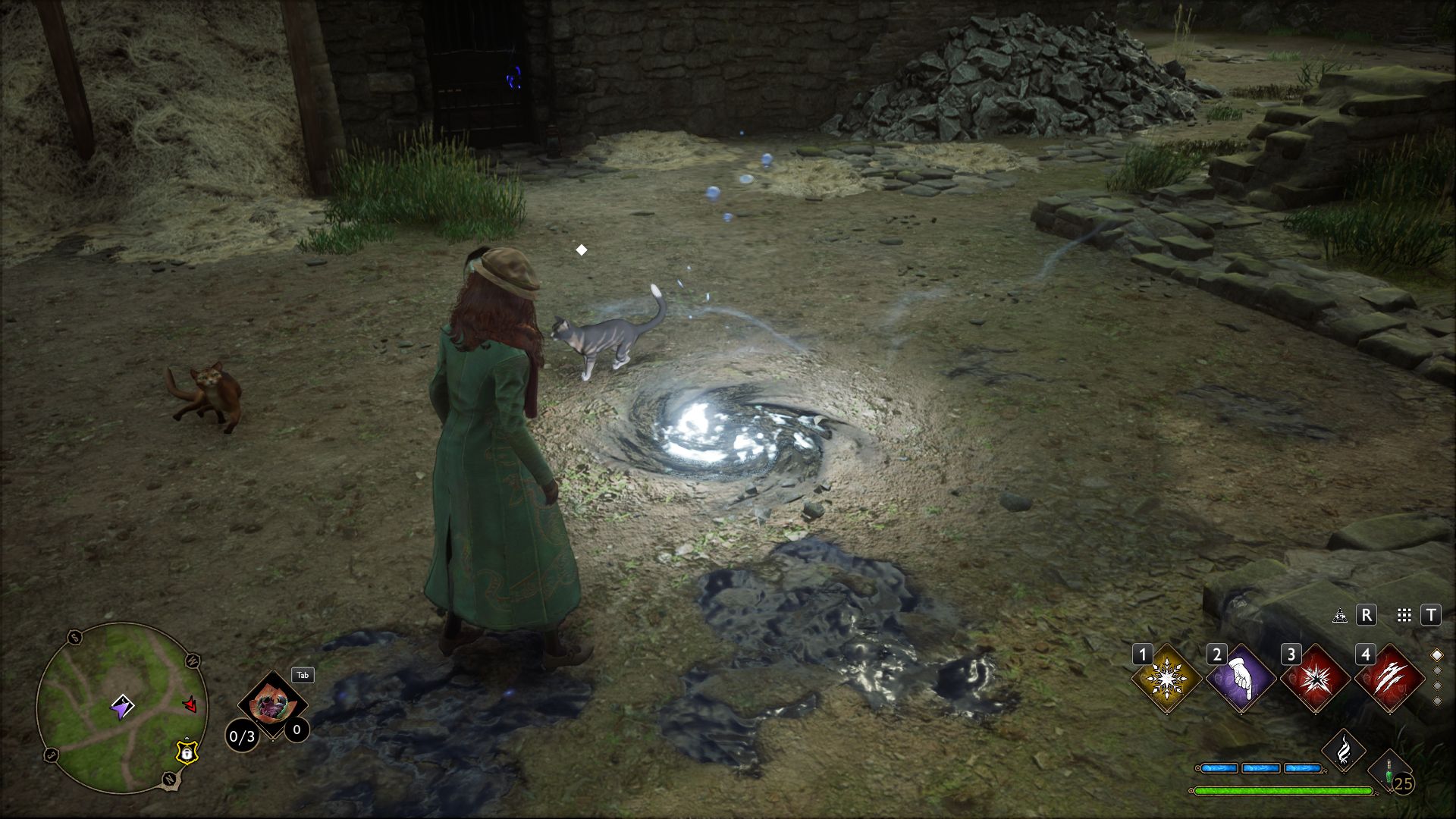
Task: Select the grid icon beside the T keybind
Action: pos(1404,614)
